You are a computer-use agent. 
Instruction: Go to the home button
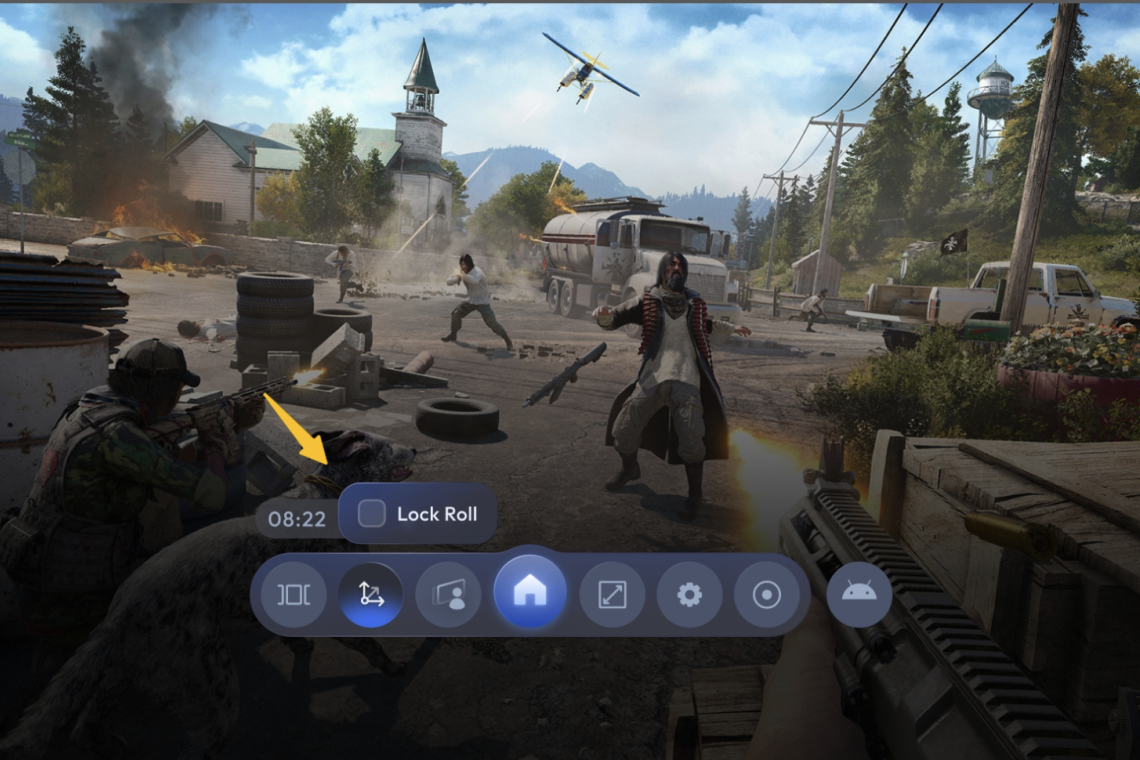[x=530, y=593]
